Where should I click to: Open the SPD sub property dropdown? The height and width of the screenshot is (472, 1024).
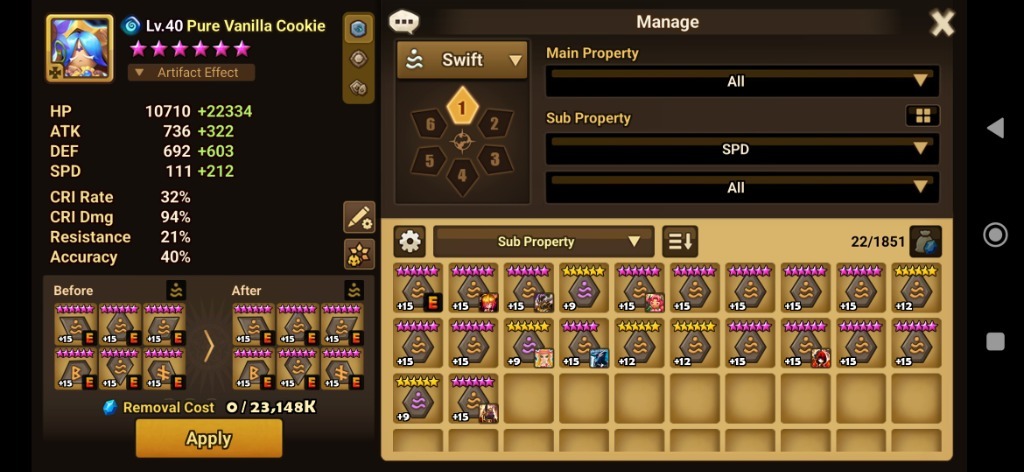pyautogui.click(x=741, y=149)
